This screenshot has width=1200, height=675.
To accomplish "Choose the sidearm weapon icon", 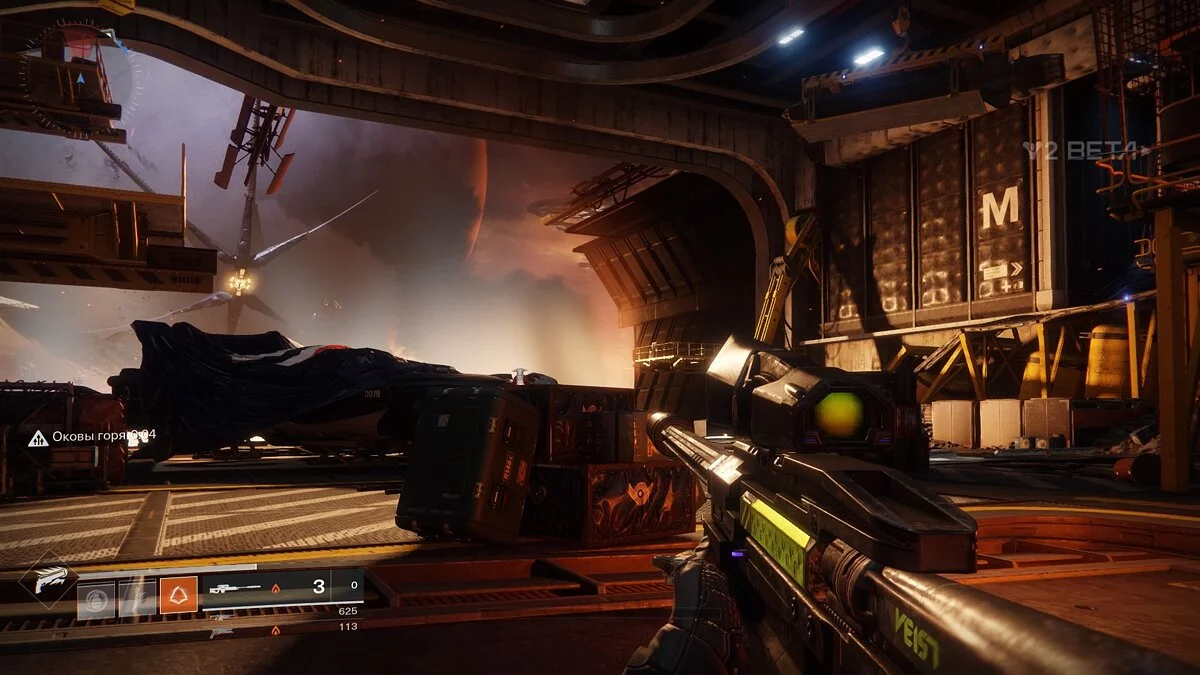I will click(220, 631).
